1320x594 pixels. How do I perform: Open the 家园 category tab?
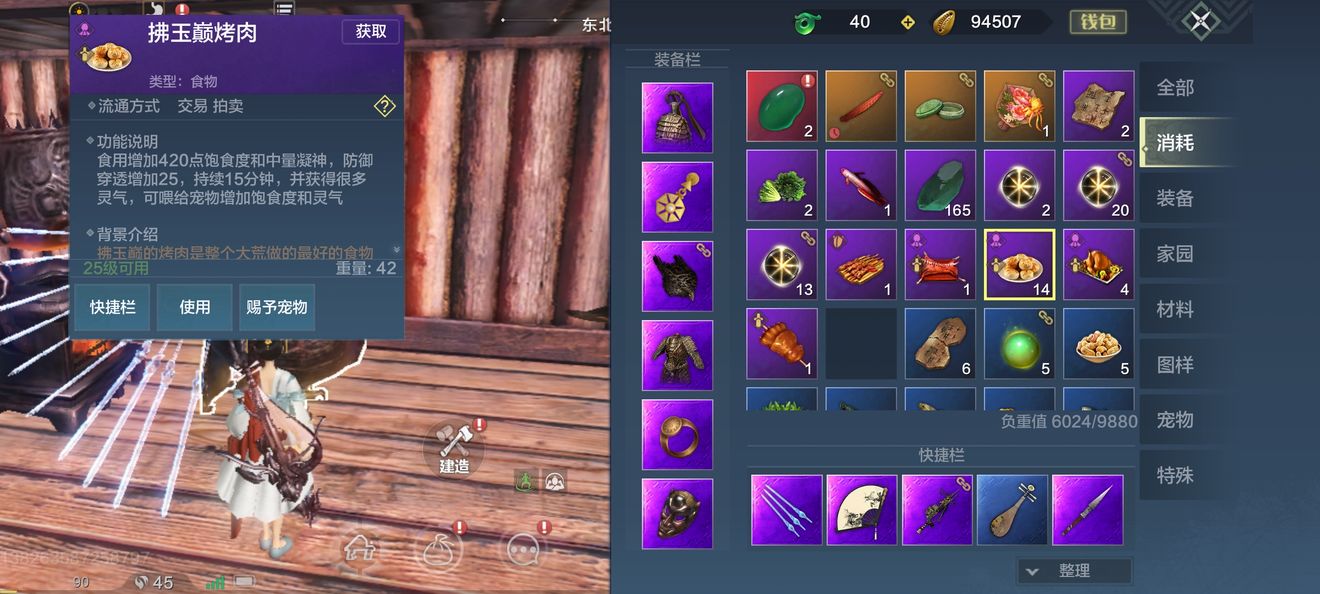pyautogui.click(x=1175, y=254)
